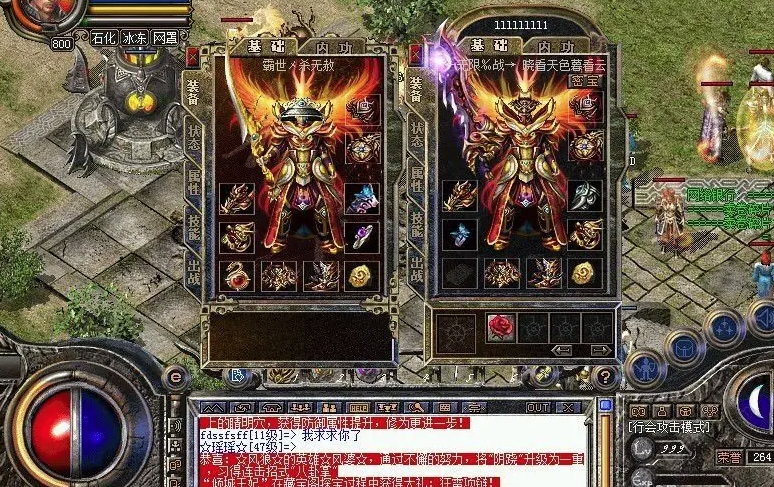Select the red rose item slot

[500, 327]
